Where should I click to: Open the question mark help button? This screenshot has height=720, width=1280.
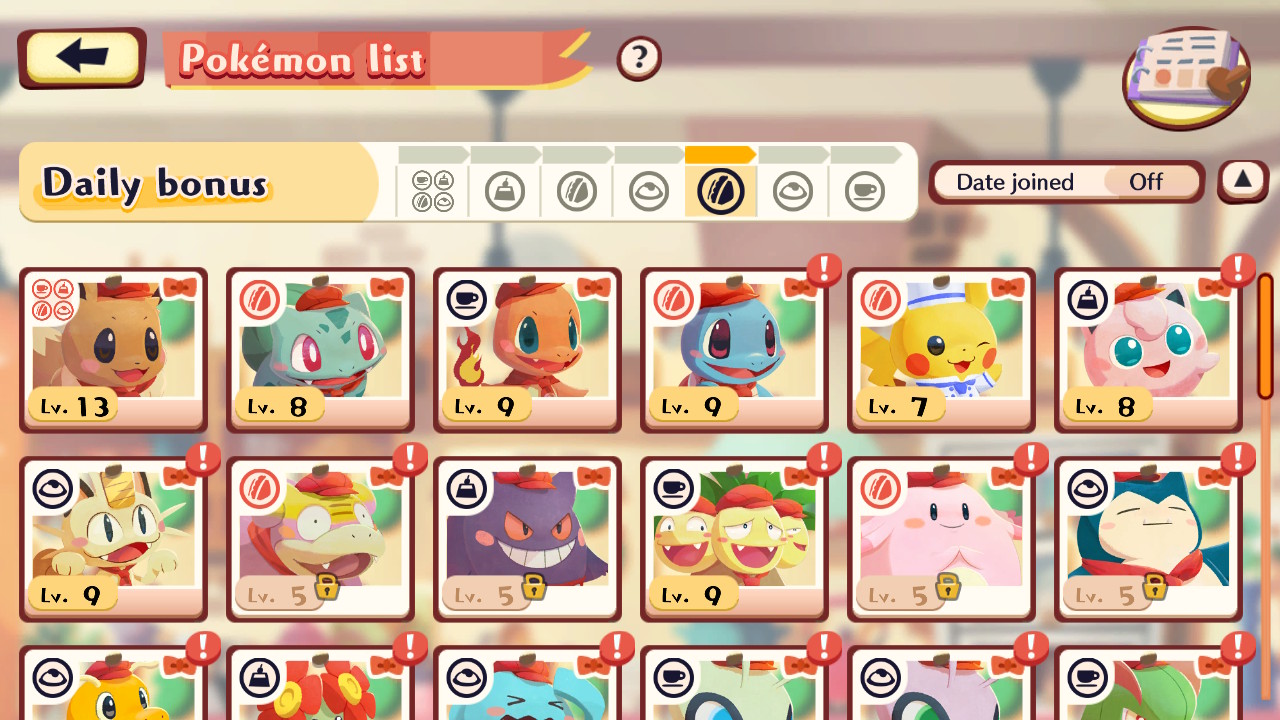coord(638,57)
